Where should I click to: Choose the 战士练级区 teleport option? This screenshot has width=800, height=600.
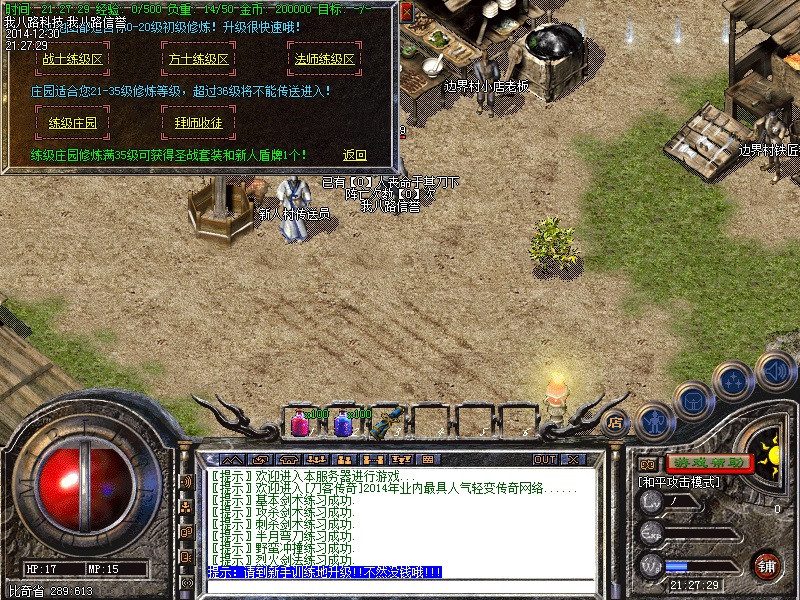[73, 59]
